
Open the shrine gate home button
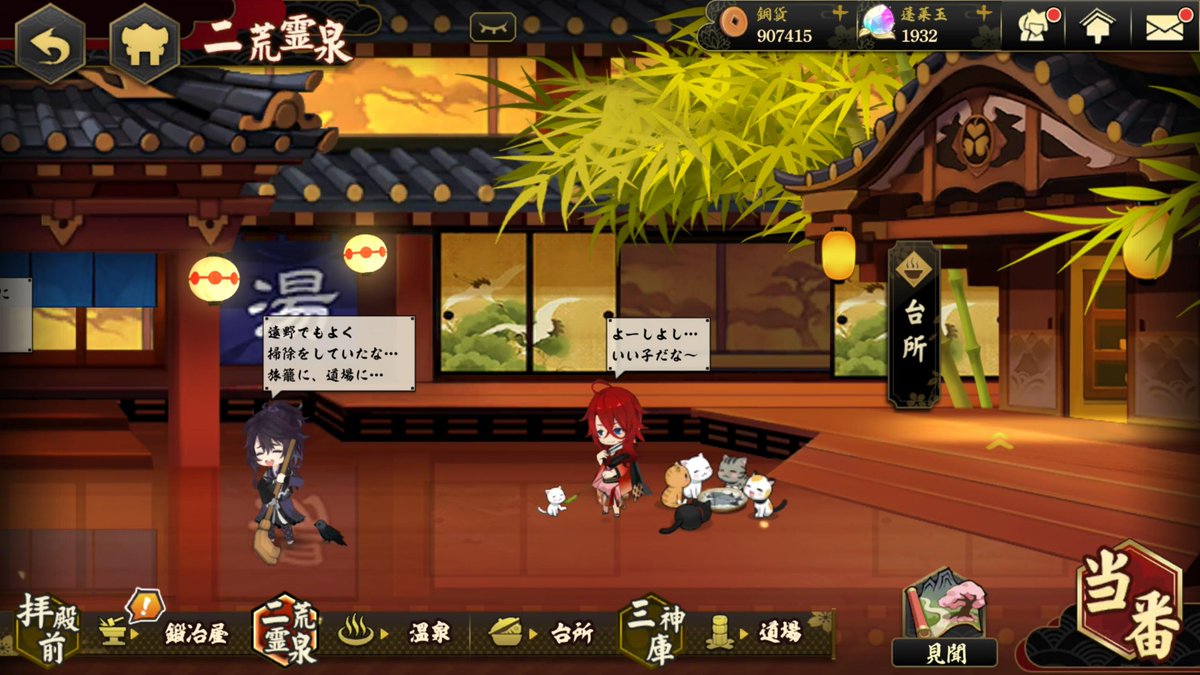tap(144, 44)
